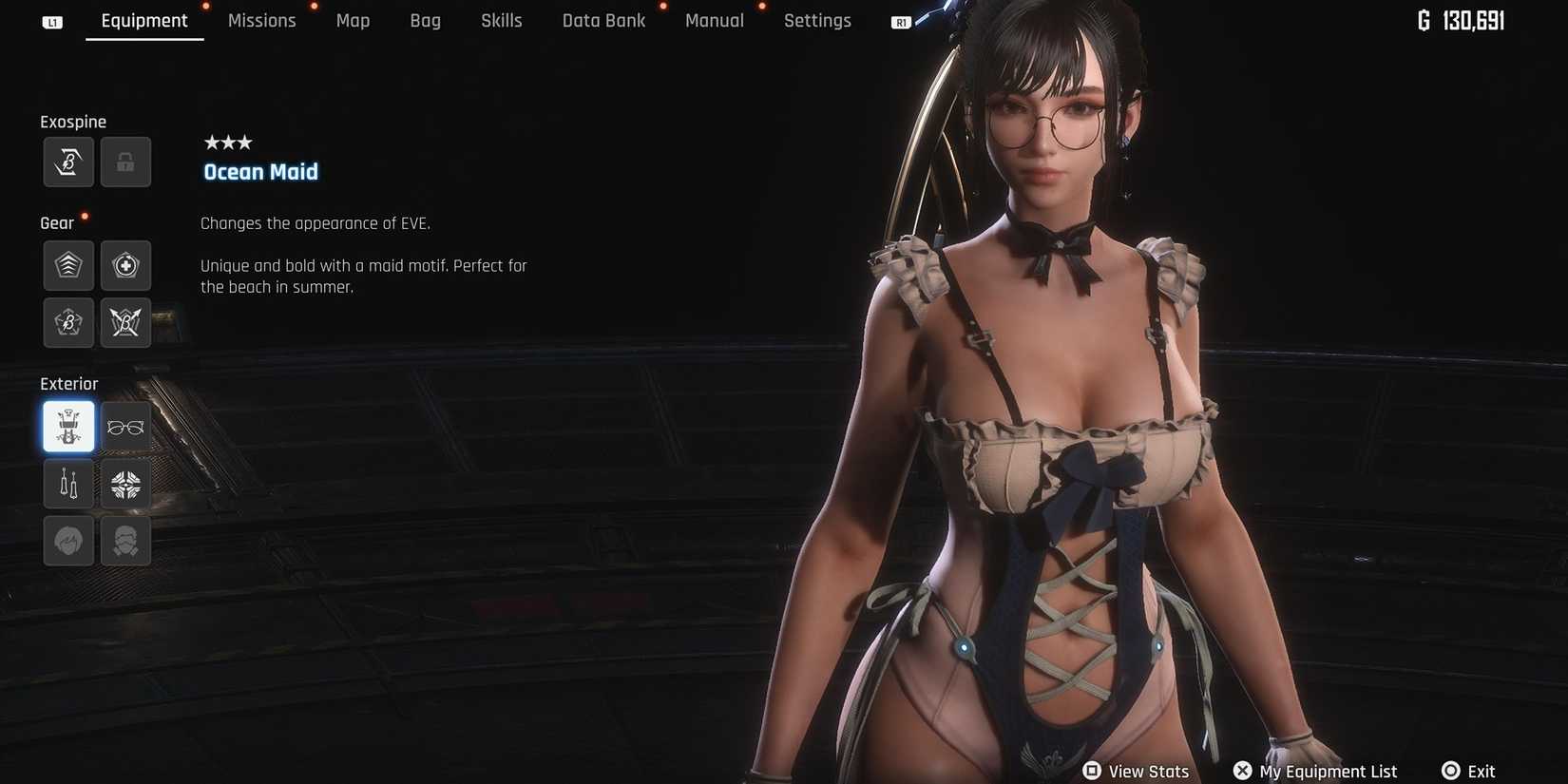Viewport: 1568px width, 784px height.
Task: Click the three-star rating above Ocean Maid
Action: click(227, 142)
